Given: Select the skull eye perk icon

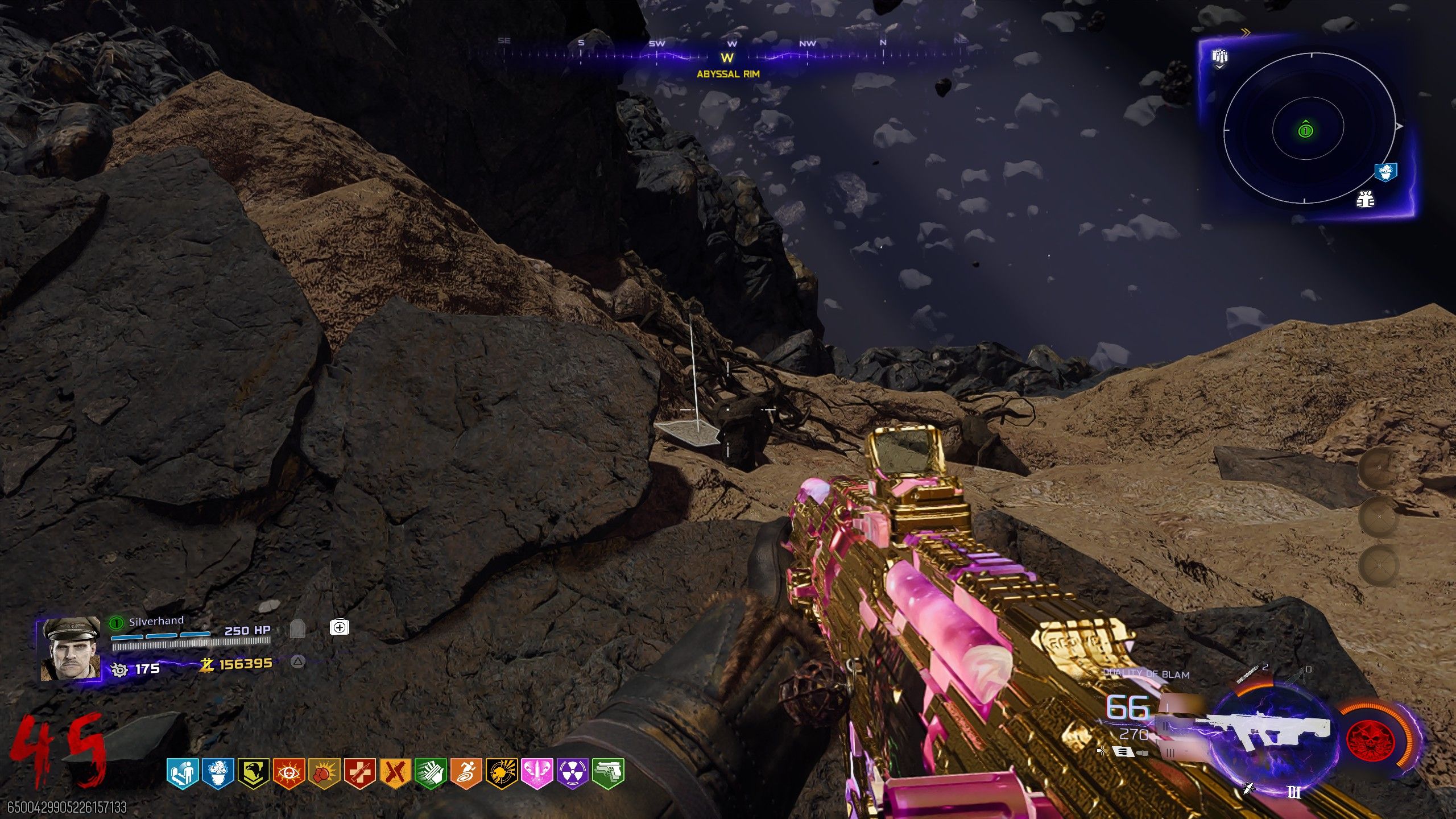Looking at the screenshot, I should pyautogui.click(x=289, y=773).
